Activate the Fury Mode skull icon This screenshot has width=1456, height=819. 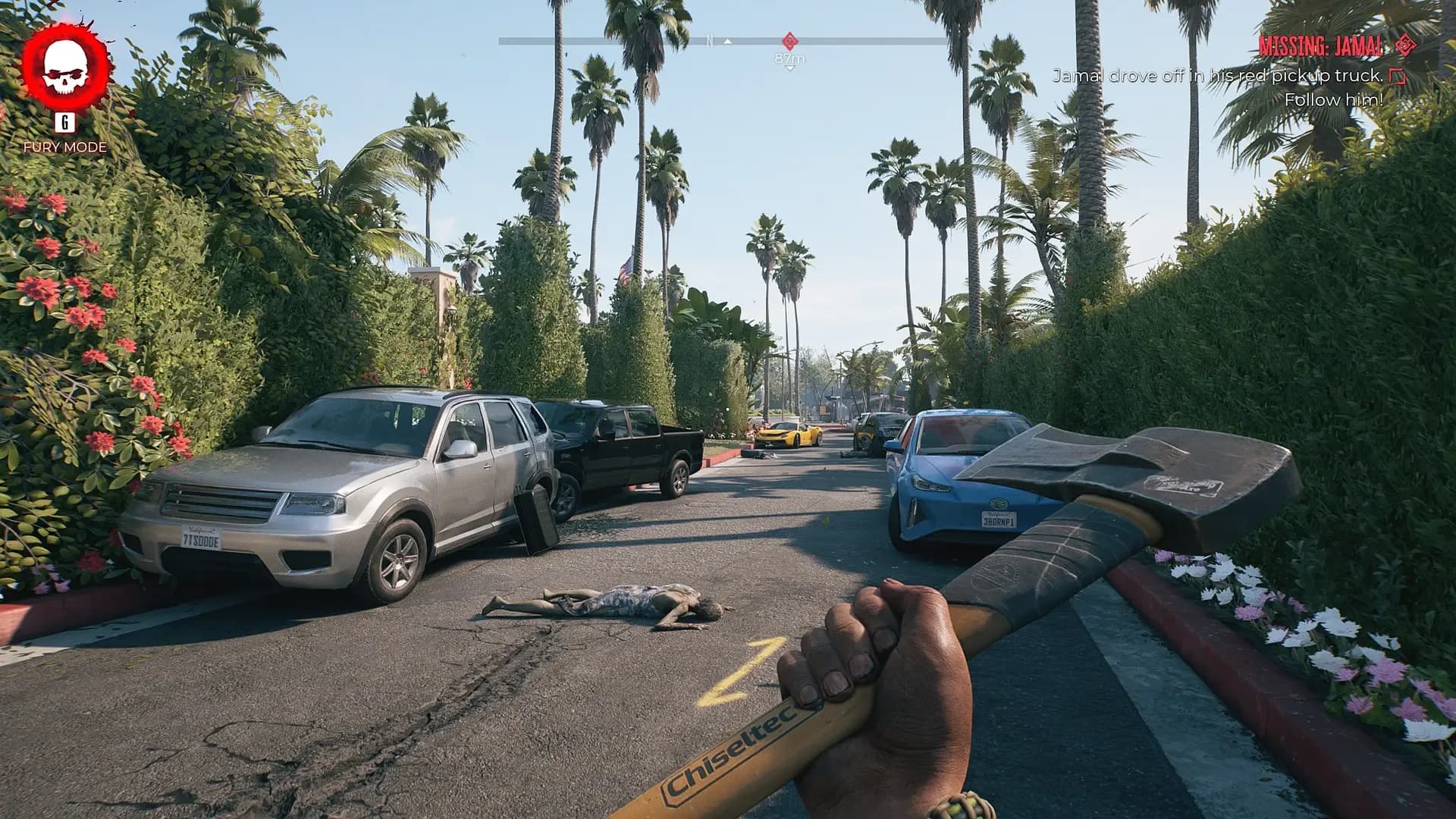point(64,67)
